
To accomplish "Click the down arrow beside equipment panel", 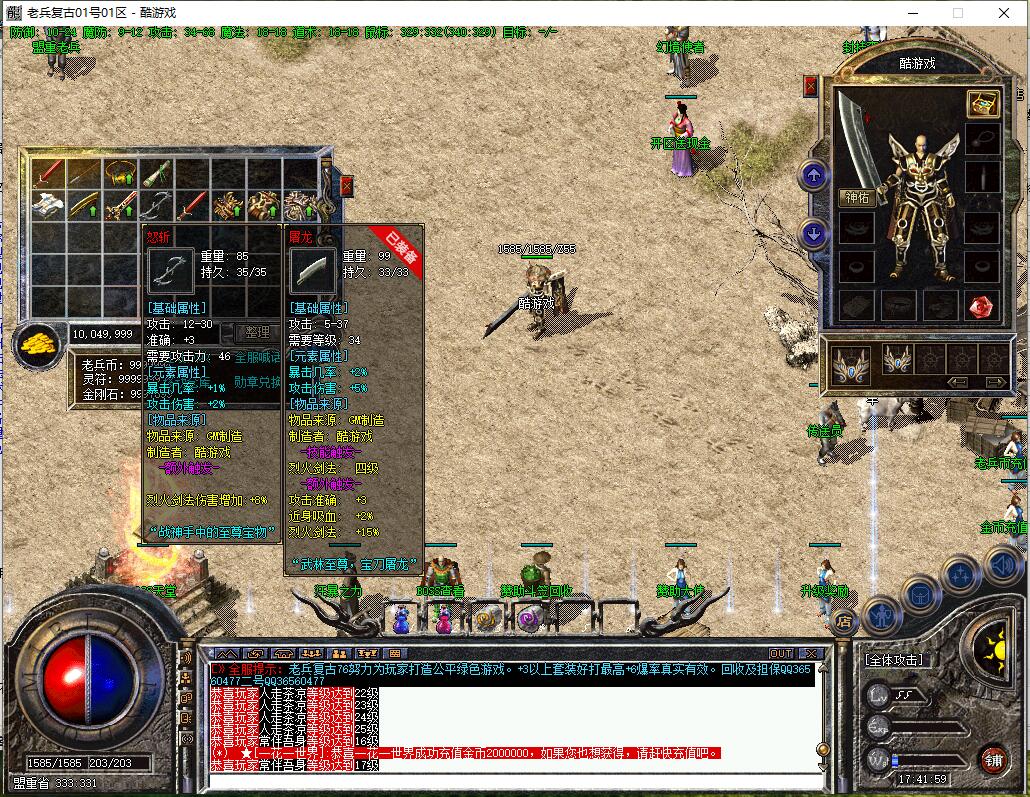I will (813, 235).
